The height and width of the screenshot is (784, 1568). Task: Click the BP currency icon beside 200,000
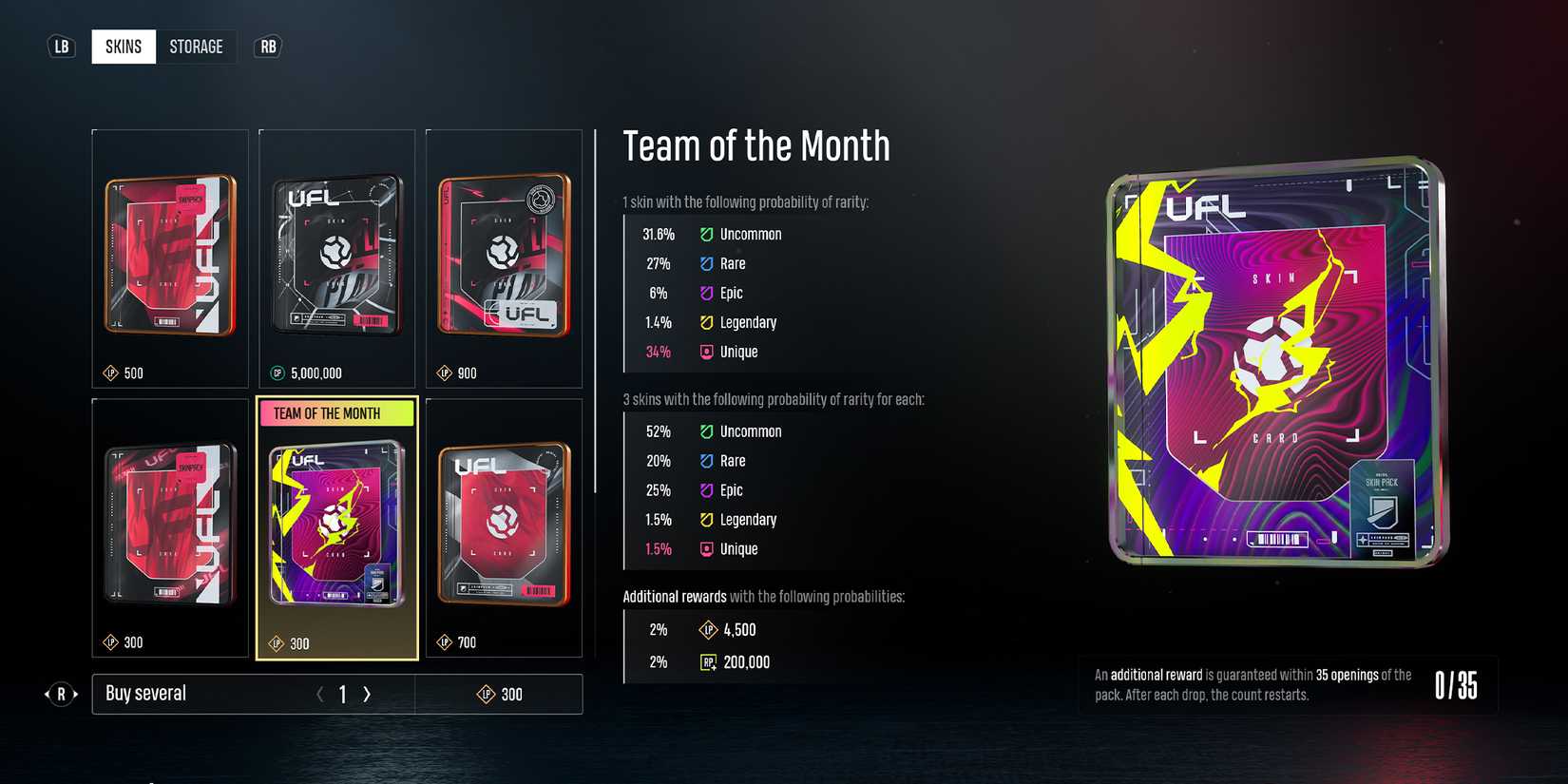coord(707,662)
